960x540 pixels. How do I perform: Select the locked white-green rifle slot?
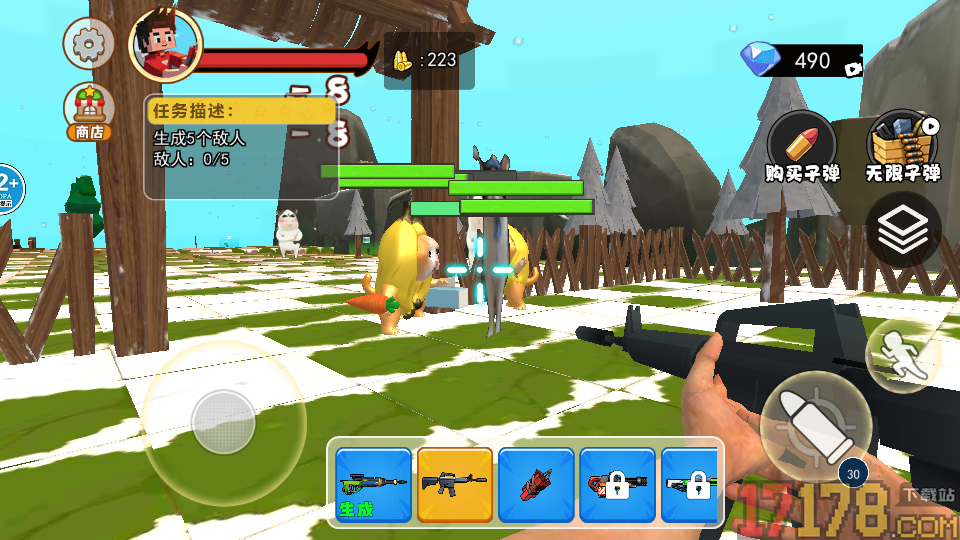691,484
